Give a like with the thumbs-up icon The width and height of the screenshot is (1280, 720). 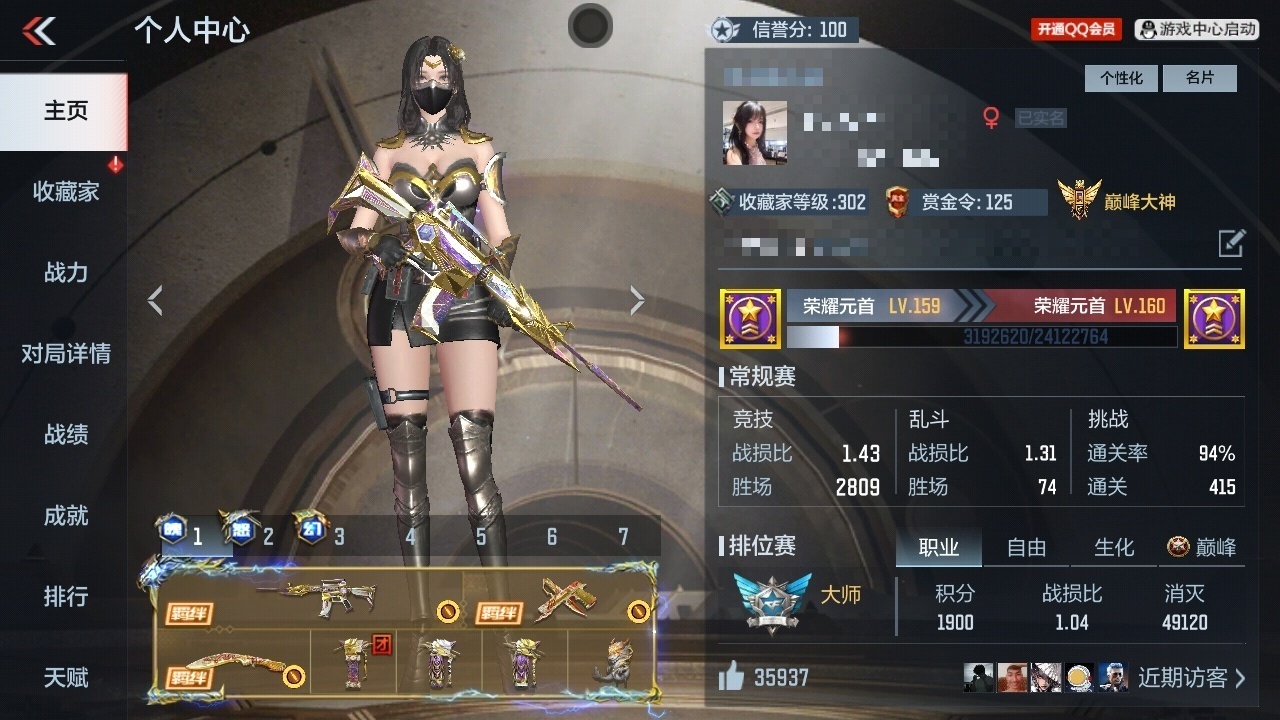(732, 678)
